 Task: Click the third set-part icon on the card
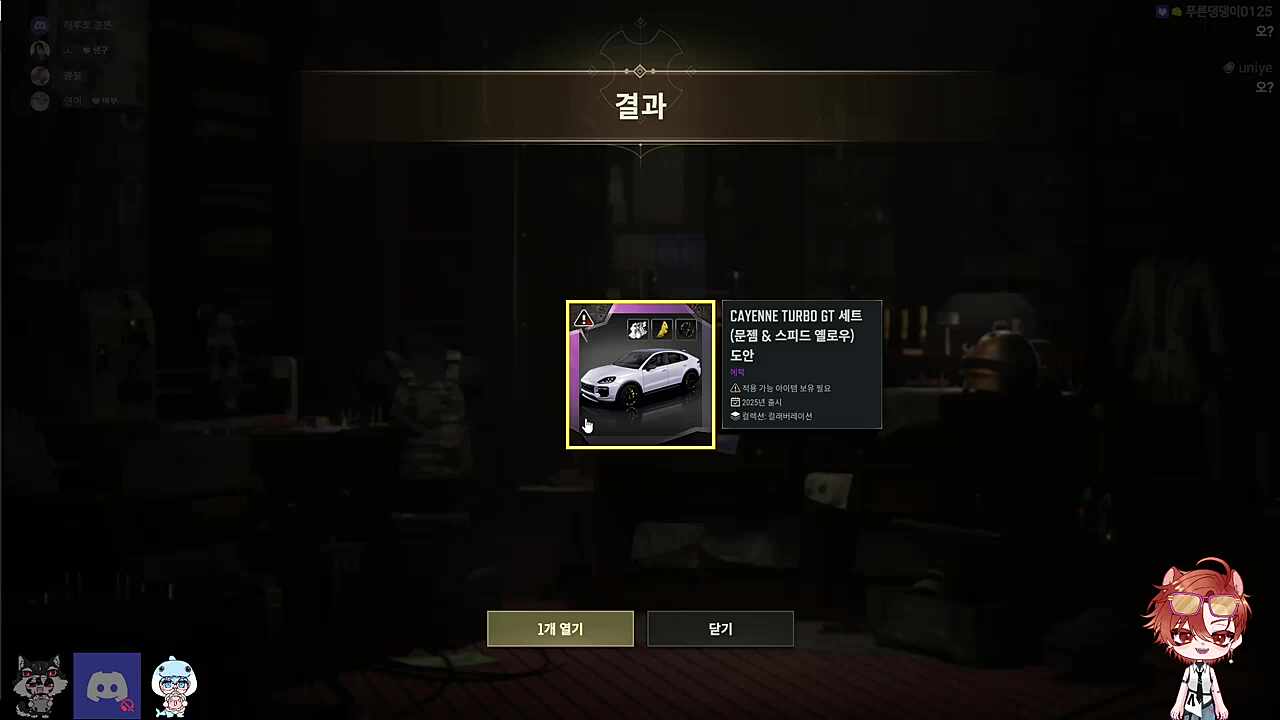pos(687,329)
